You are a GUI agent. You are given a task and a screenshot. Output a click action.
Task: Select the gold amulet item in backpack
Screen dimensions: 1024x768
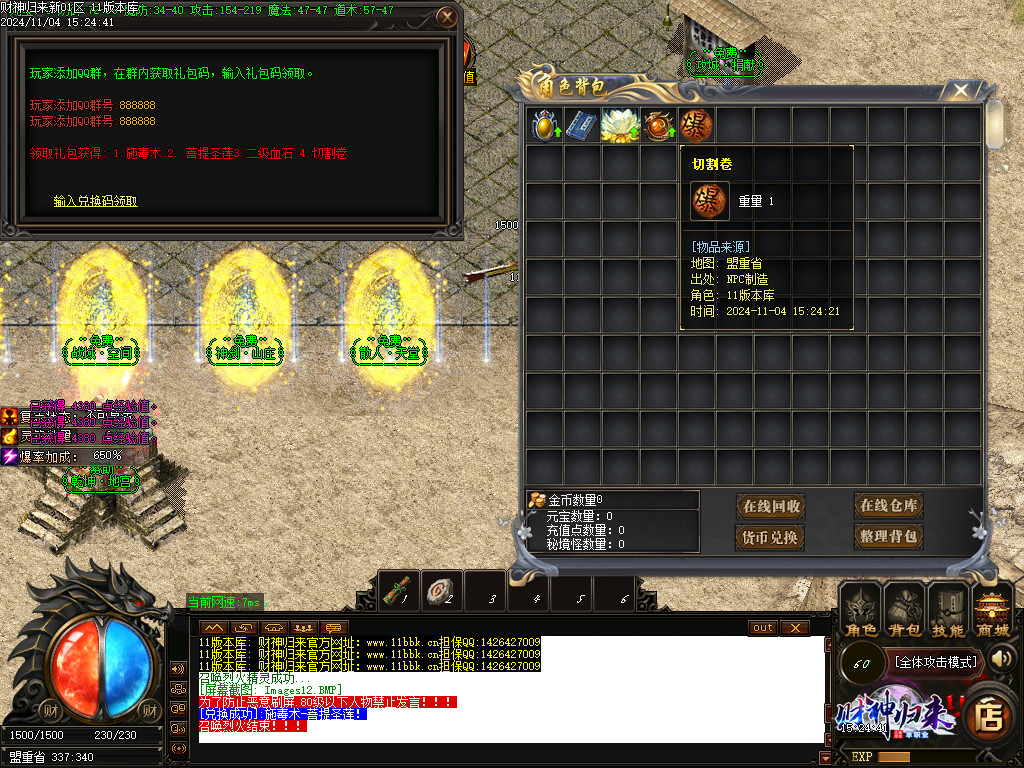point(545,126)
